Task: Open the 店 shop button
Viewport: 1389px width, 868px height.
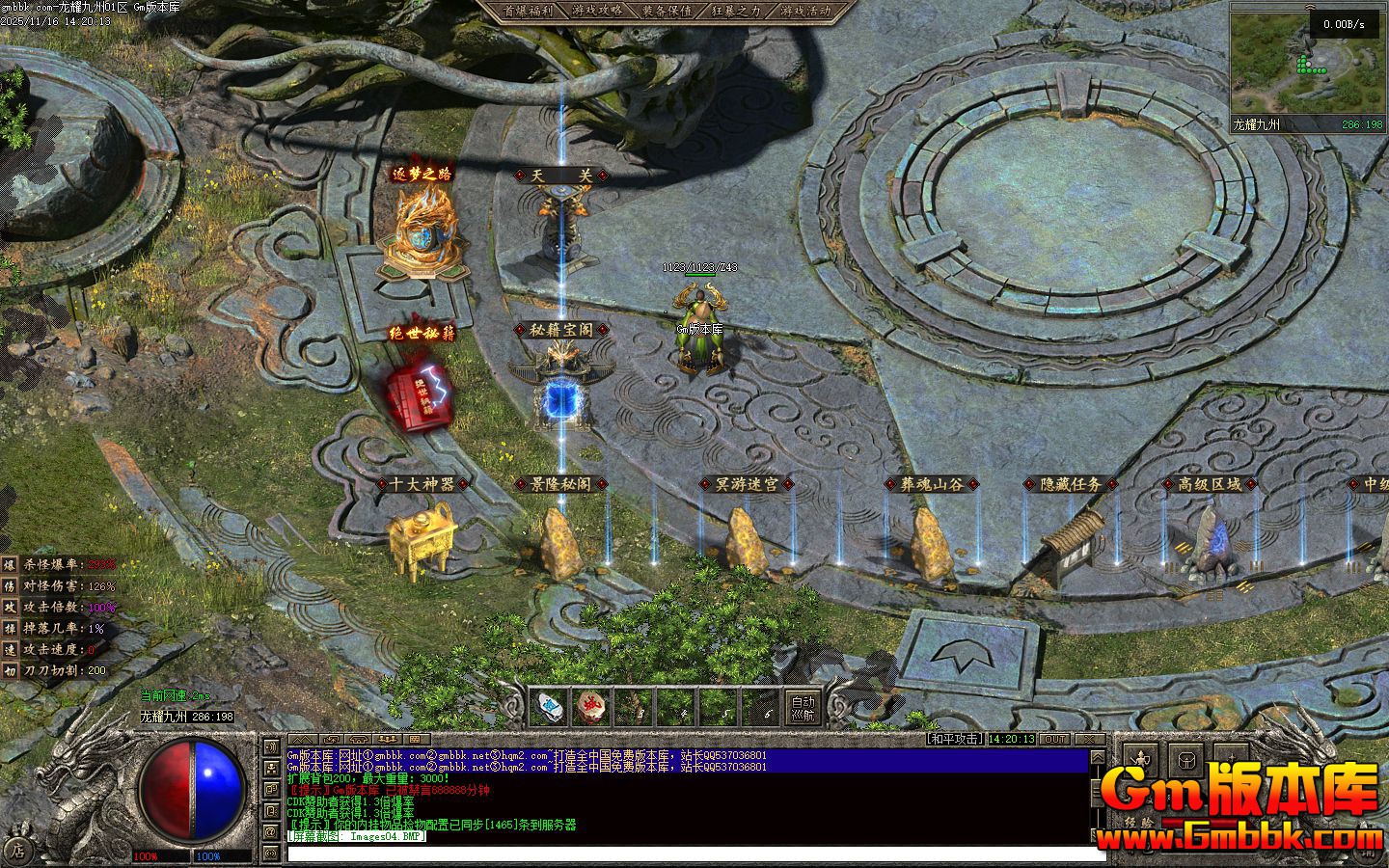Action: point(16,851)
